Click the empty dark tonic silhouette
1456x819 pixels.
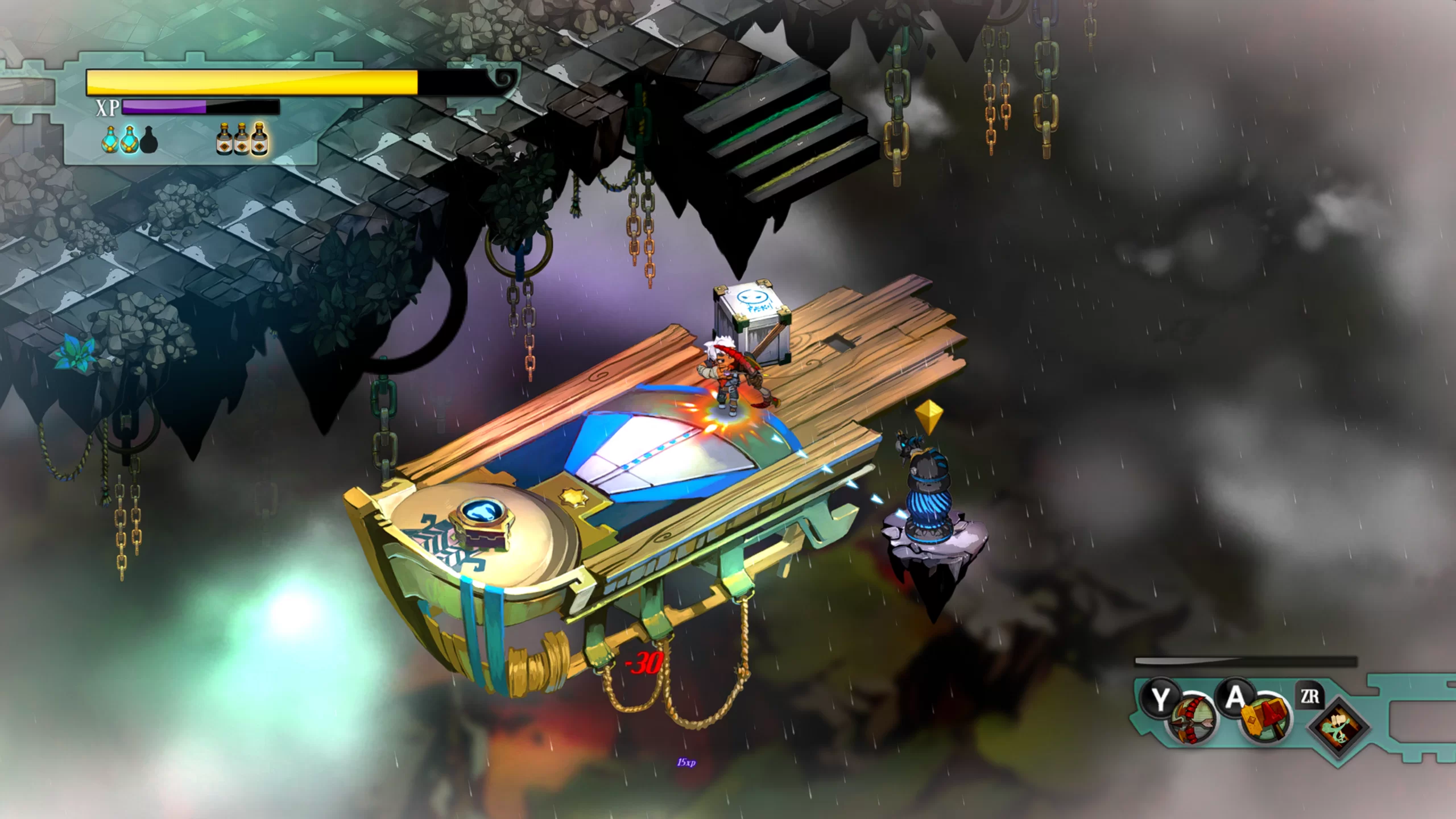pyautogui.click(x=149, y=140)
